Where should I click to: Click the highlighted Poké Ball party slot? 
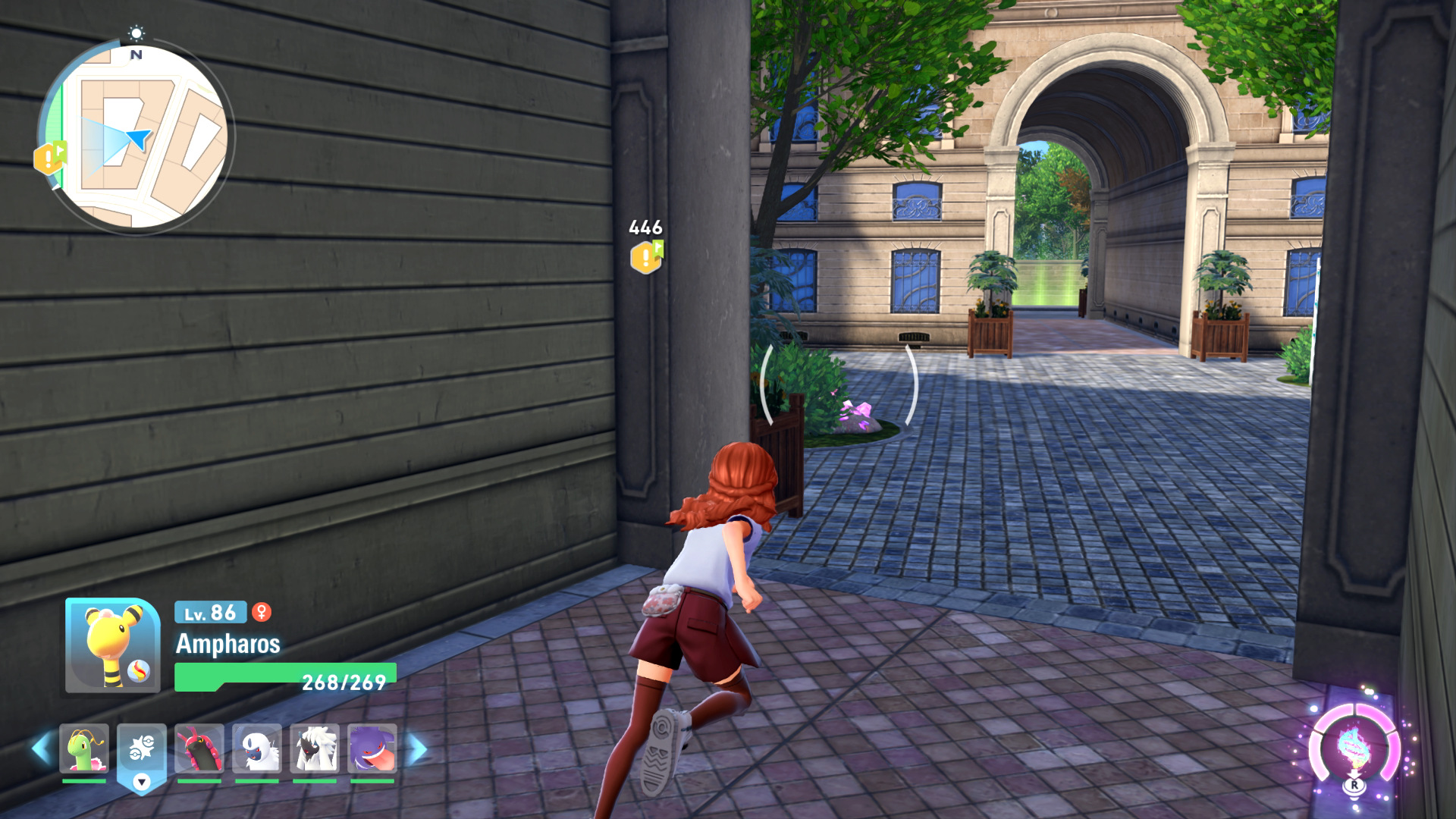coord(142,752)
